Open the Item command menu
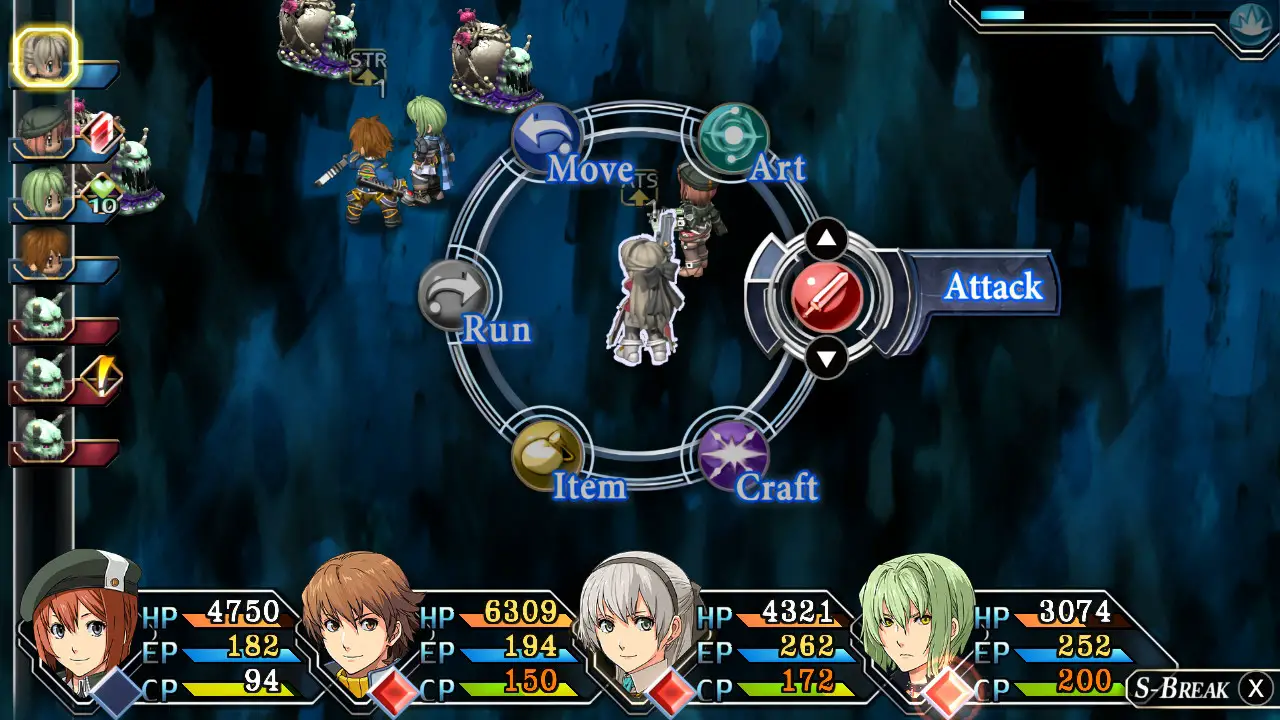The height and width of the screenshot is (720, 1280). pos(547,453)
